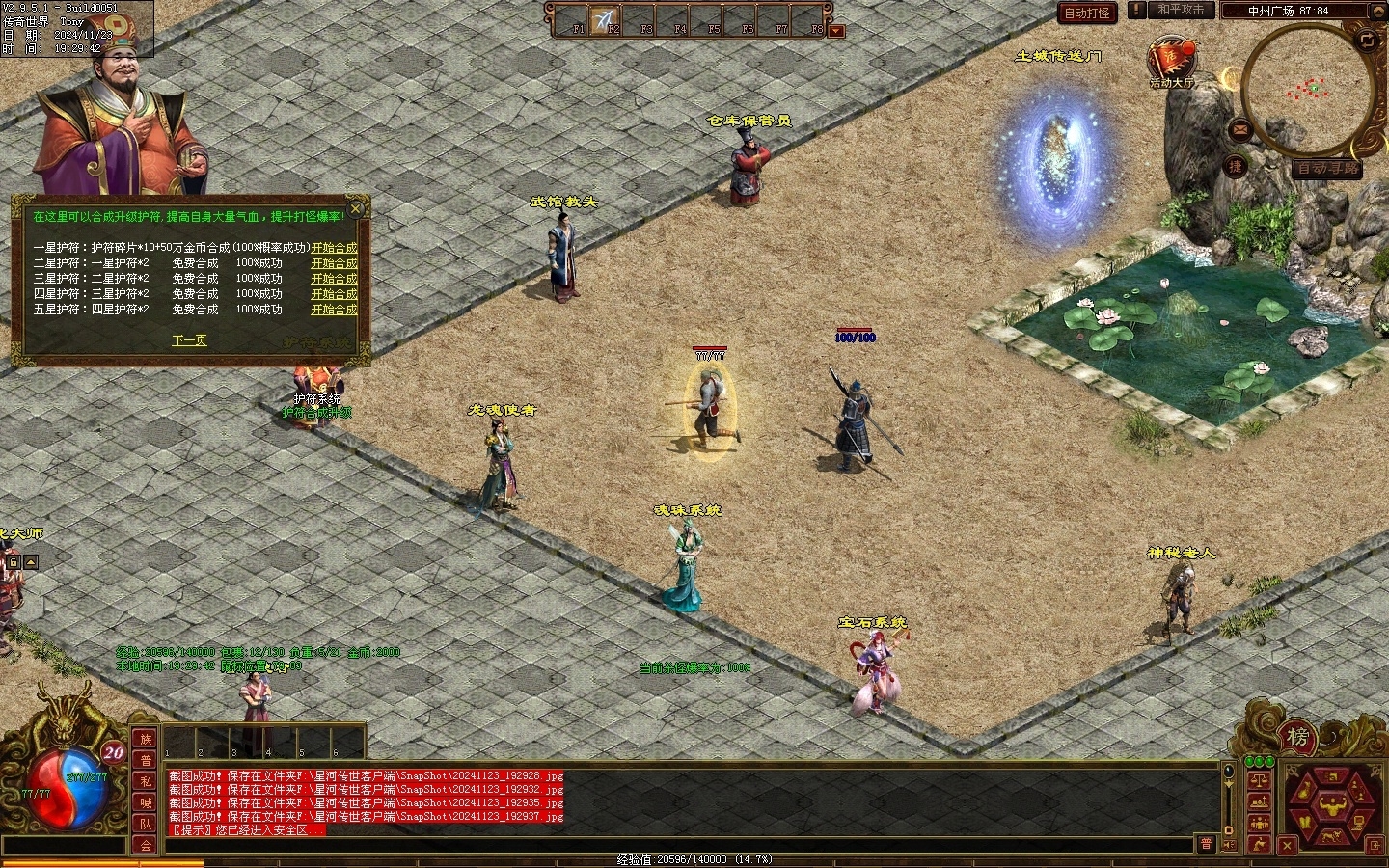
Task: Change the peaceful attack mode (和平攻击)
Action: [1180, 10]
